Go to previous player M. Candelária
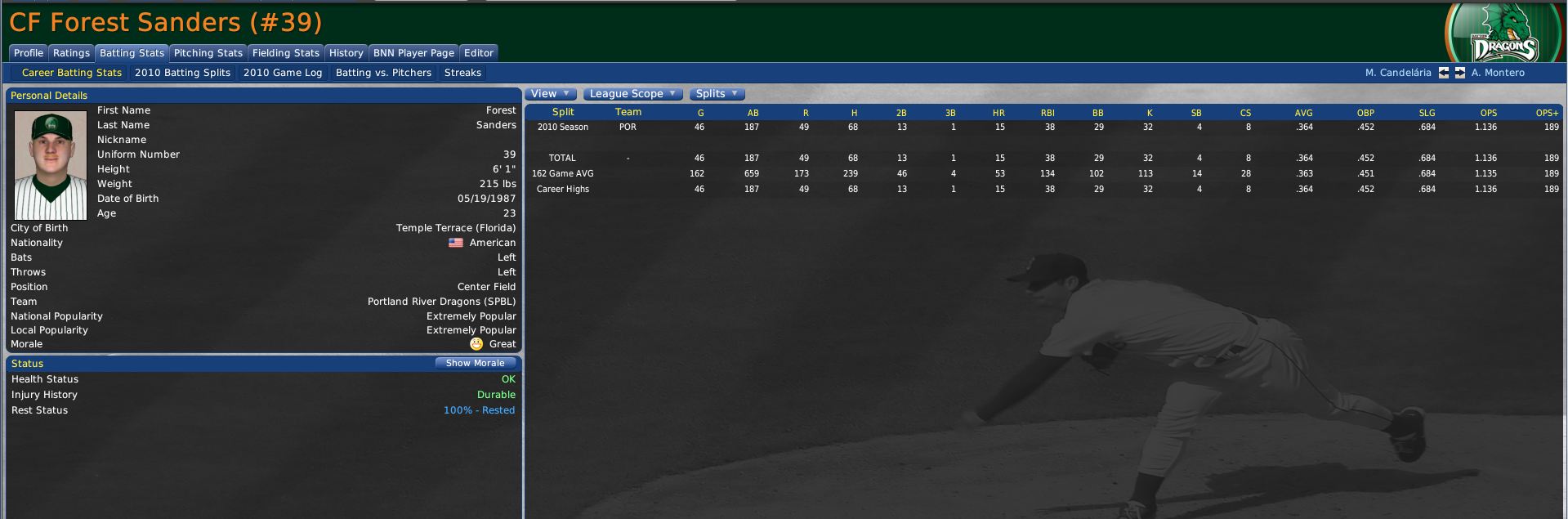The height and width of the screenshot is (519, 1568). click(x=1444, y=73)
